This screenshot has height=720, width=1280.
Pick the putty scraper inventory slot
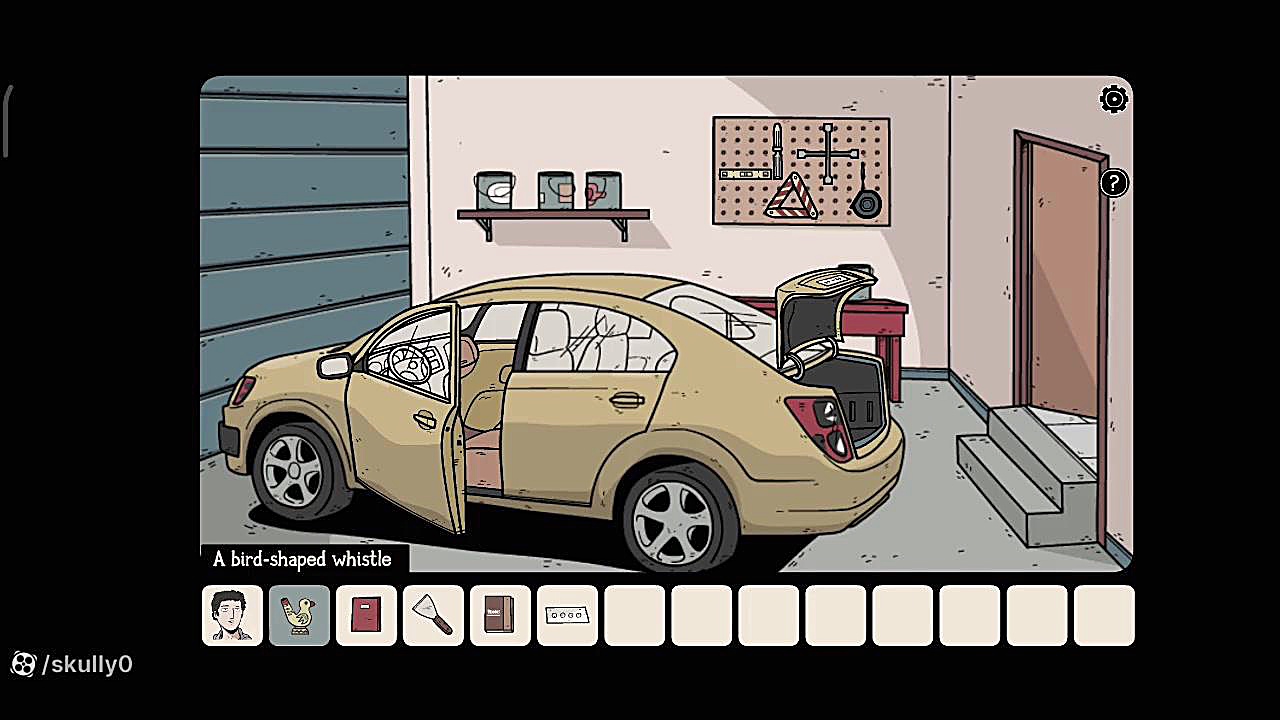(433, 615)
